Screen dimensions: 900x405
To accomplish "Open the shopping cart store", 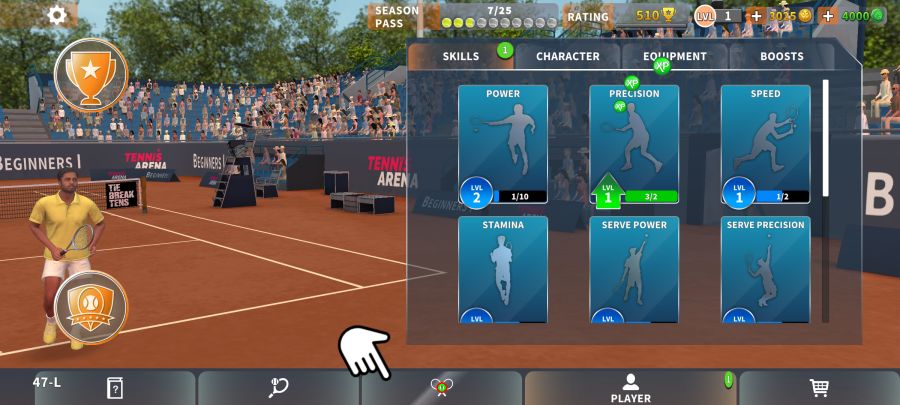I will point(818,388).
